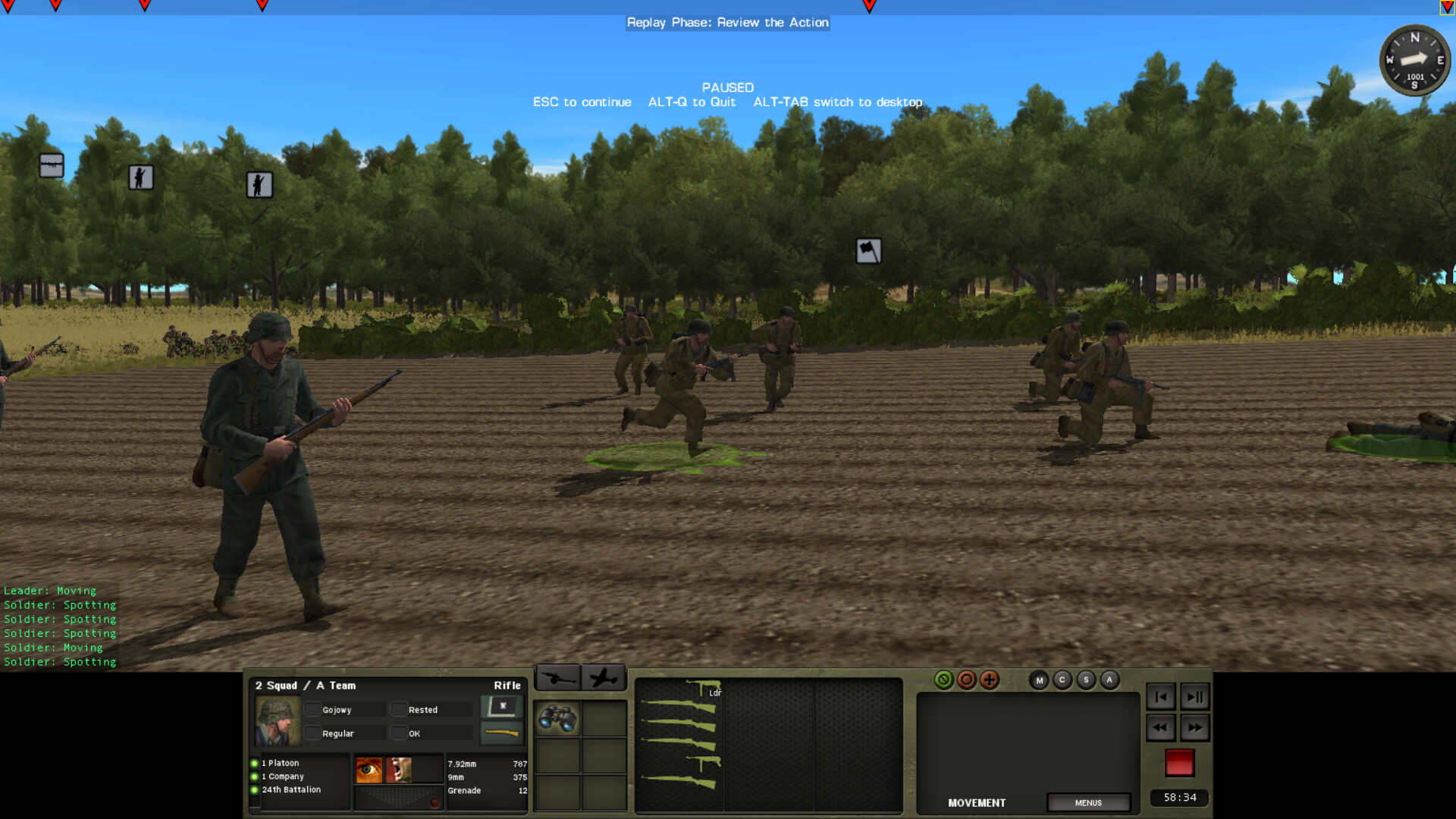Open the anti-tank gun support tab icon
This screenshot has width=1456, height=819.
click(x=557, y=676)
